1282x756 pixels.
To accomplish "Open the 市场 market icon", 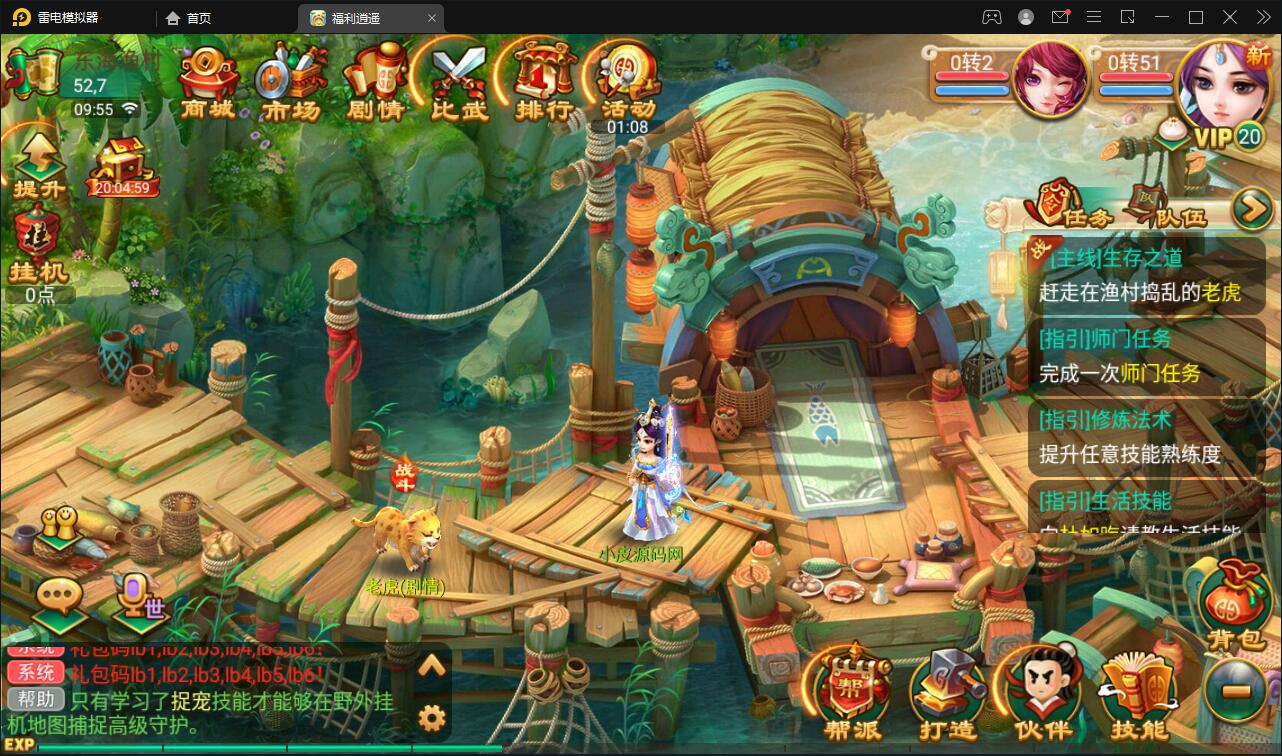I will click(290, 80).
